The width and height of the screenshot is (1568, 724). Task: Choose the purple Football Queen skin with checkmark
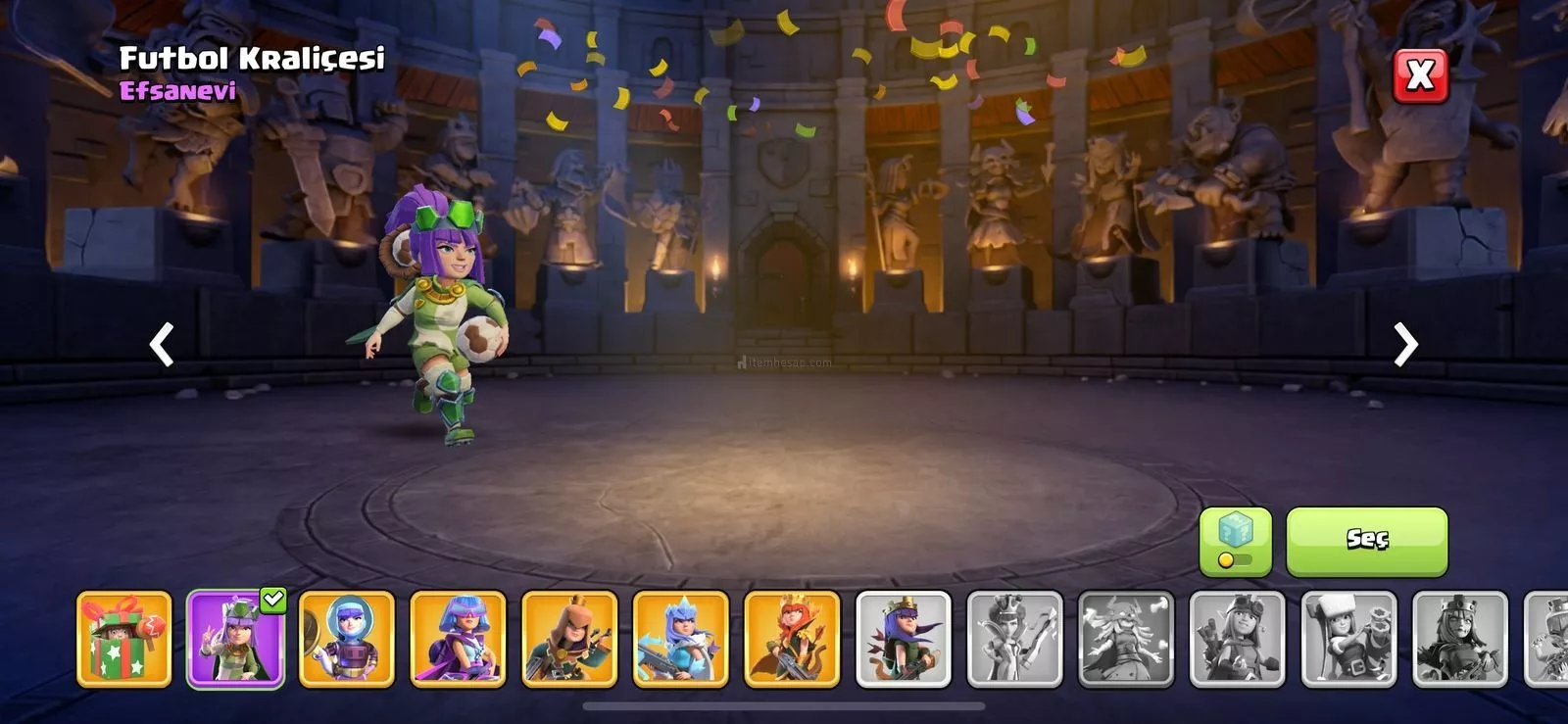point(235,639)
